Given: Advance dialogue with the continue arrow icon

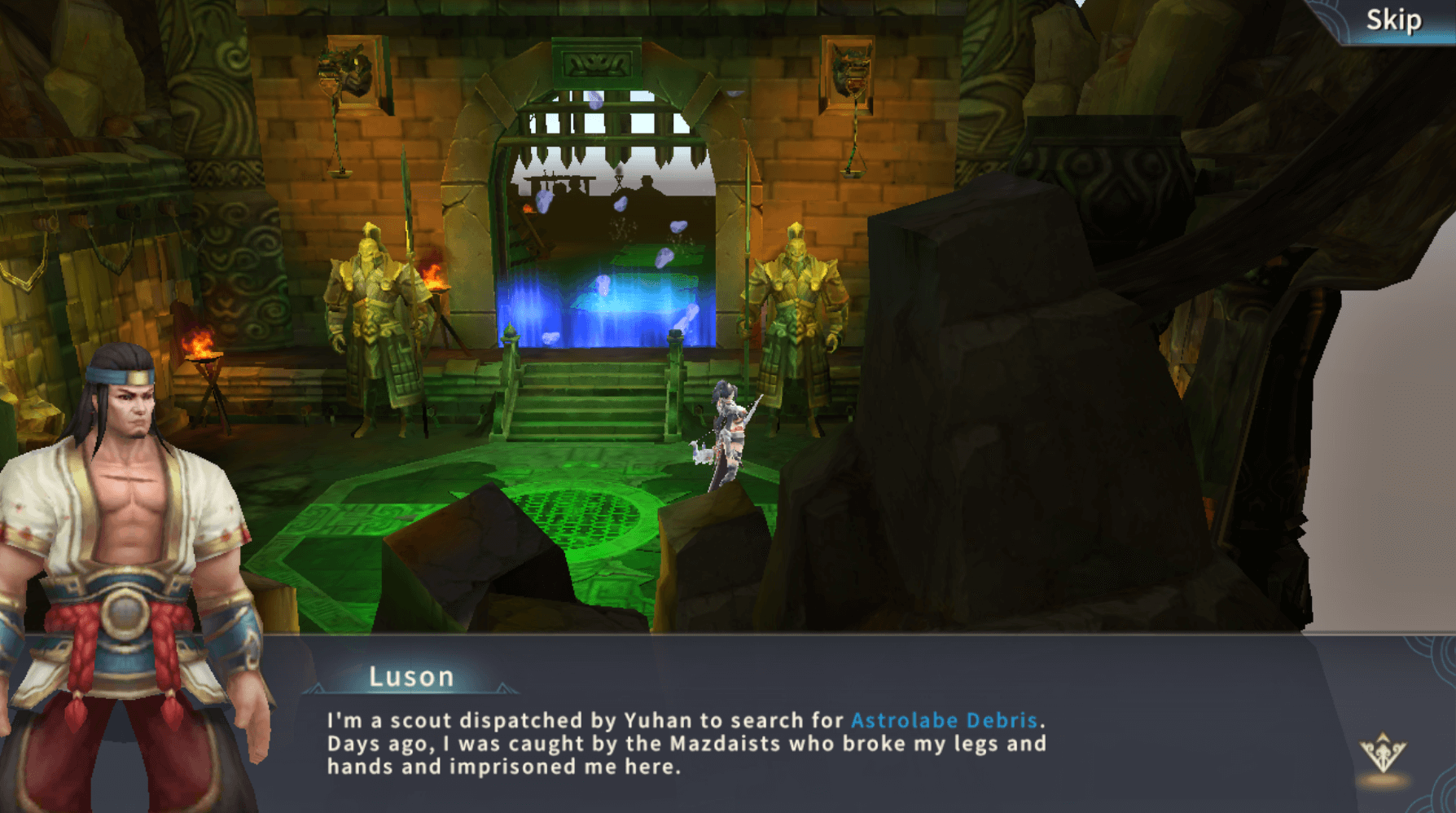Looking at the screenshot, I should (x=1382, y=754).
